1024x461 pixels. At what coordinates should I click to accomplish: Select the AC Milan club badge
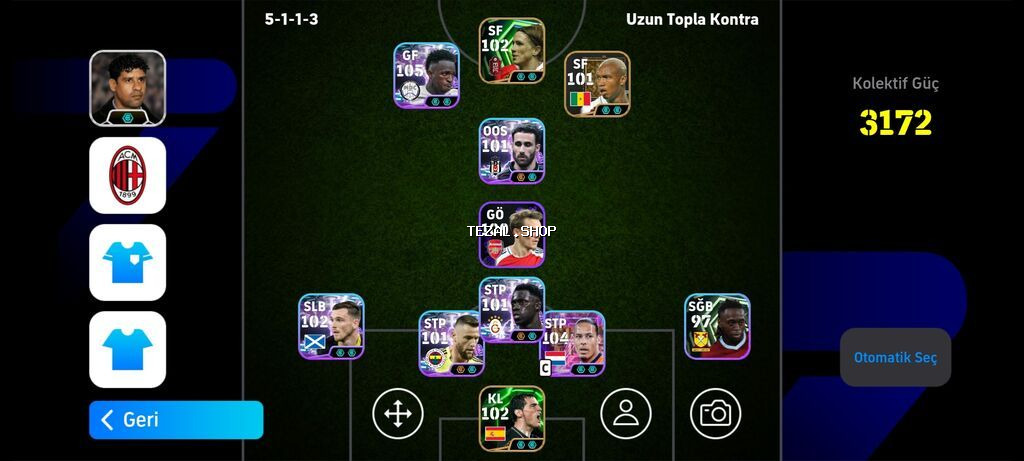127,175
